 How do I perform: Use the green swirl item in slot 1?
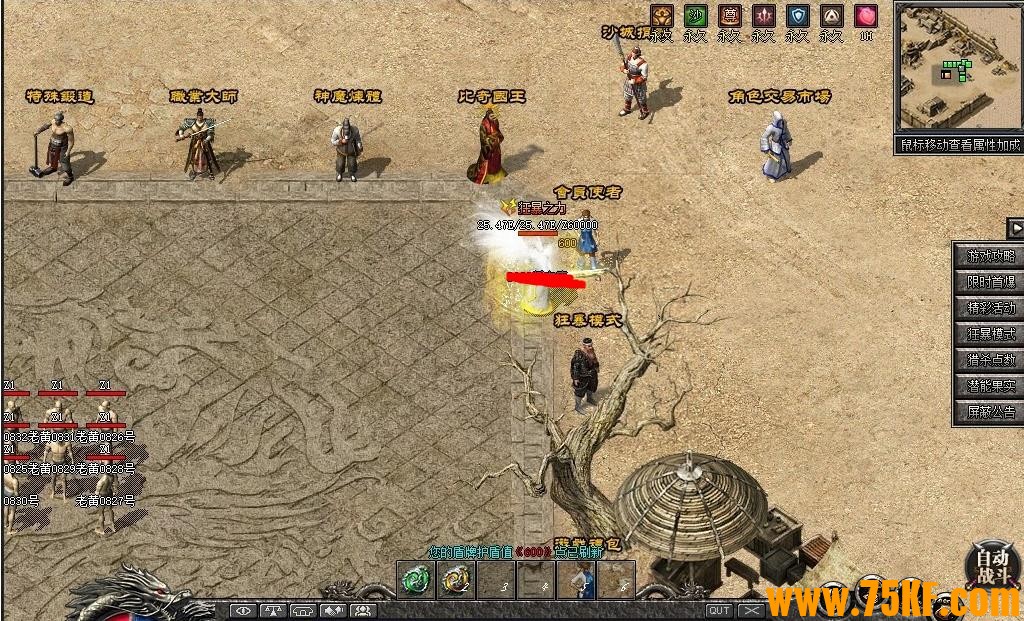coord(416,580)
